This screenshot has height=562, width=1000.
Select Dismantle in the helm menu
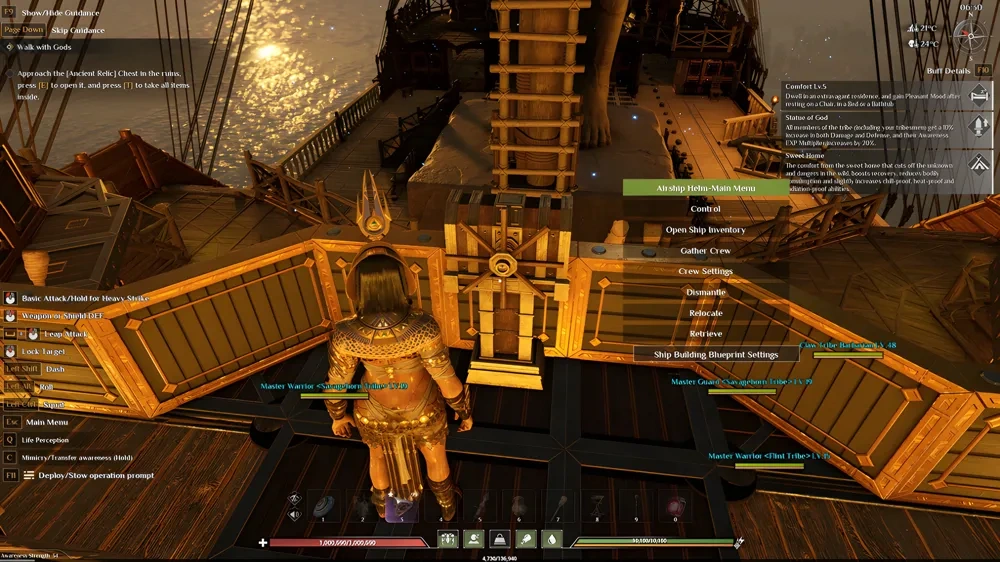click(x=705, y=292)
